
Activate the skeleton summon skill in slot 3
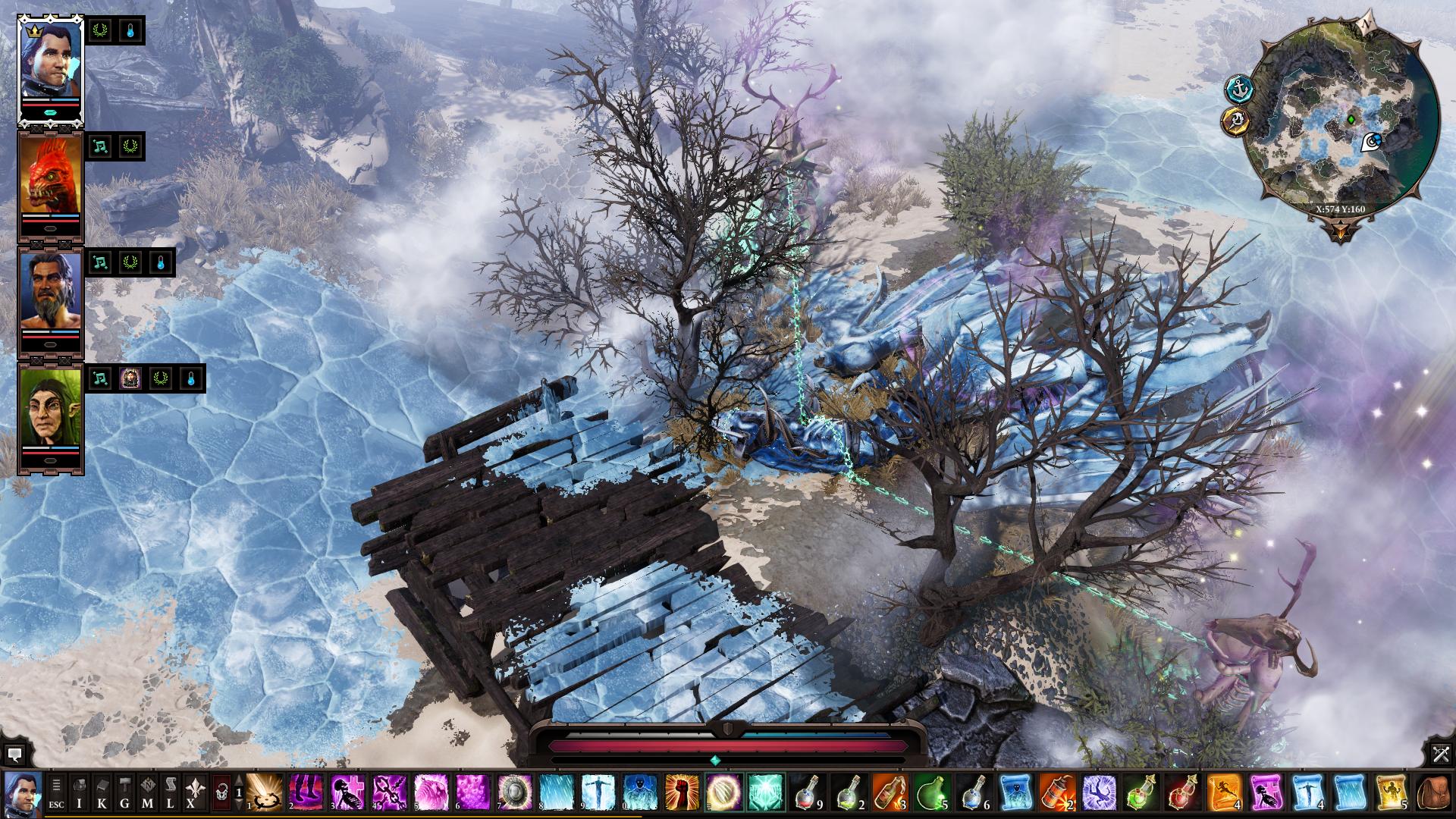348,792
